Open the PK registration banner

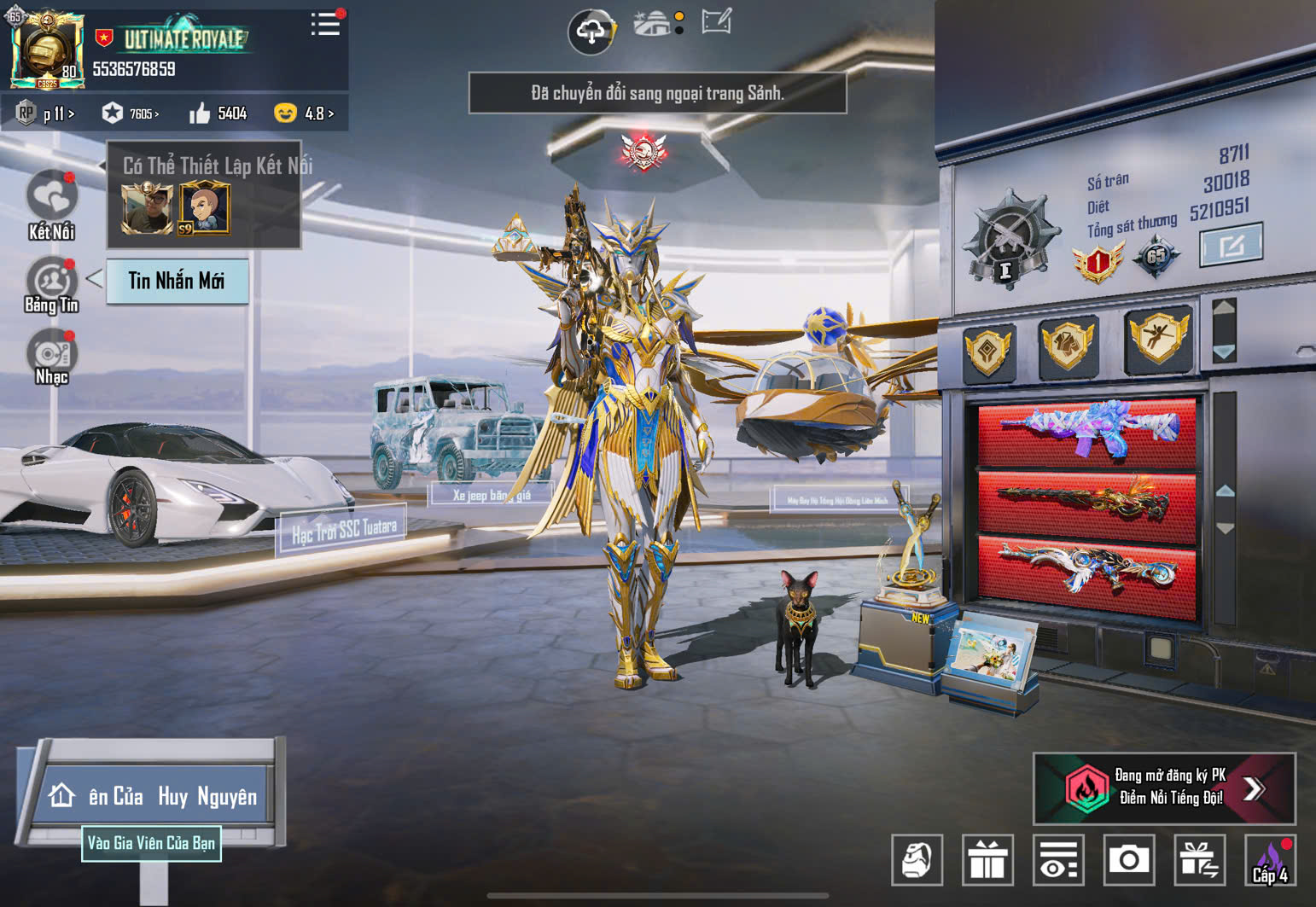(1164, 788)
